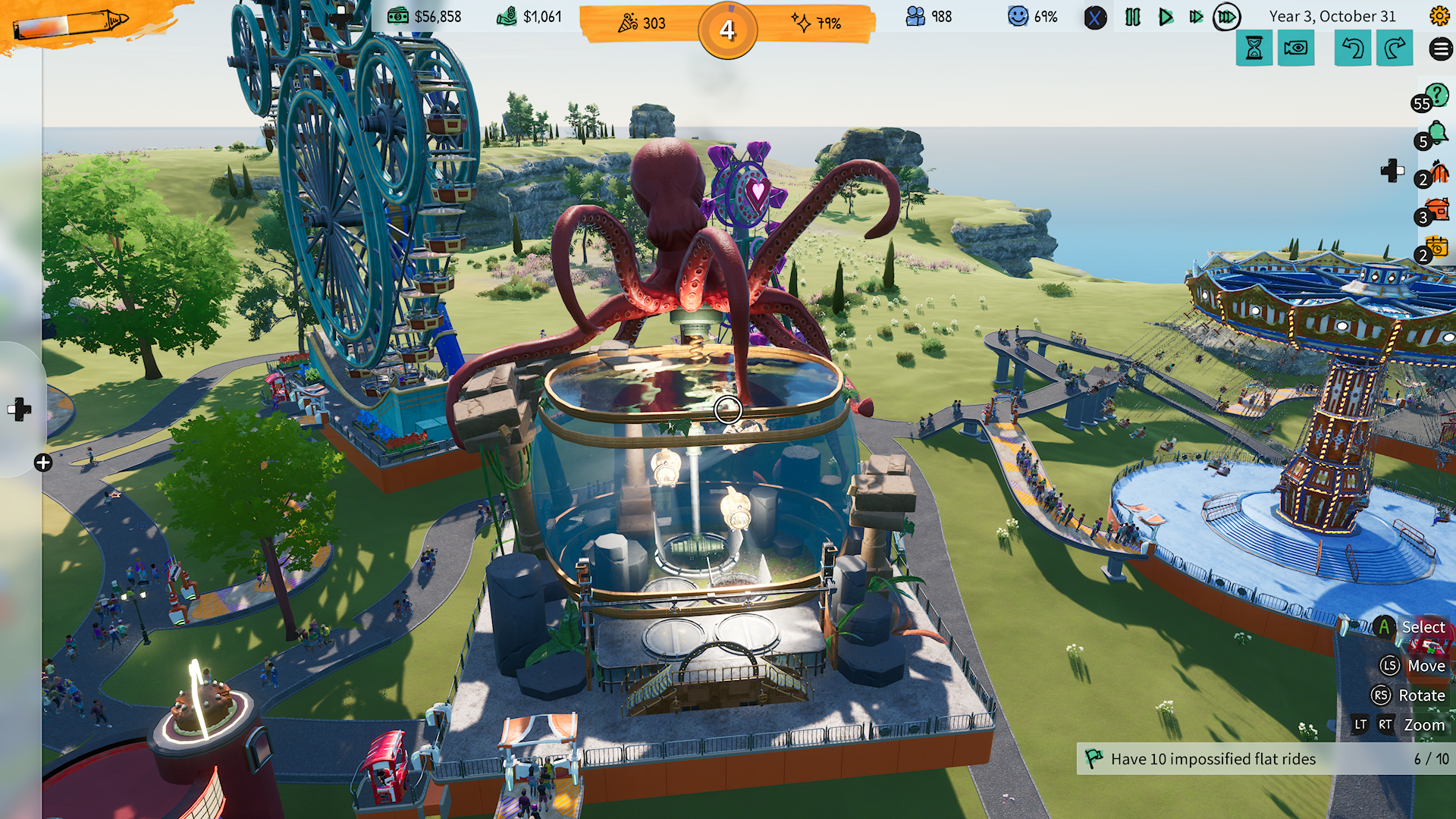
Task: Undo the last action
Action: 1353,49
